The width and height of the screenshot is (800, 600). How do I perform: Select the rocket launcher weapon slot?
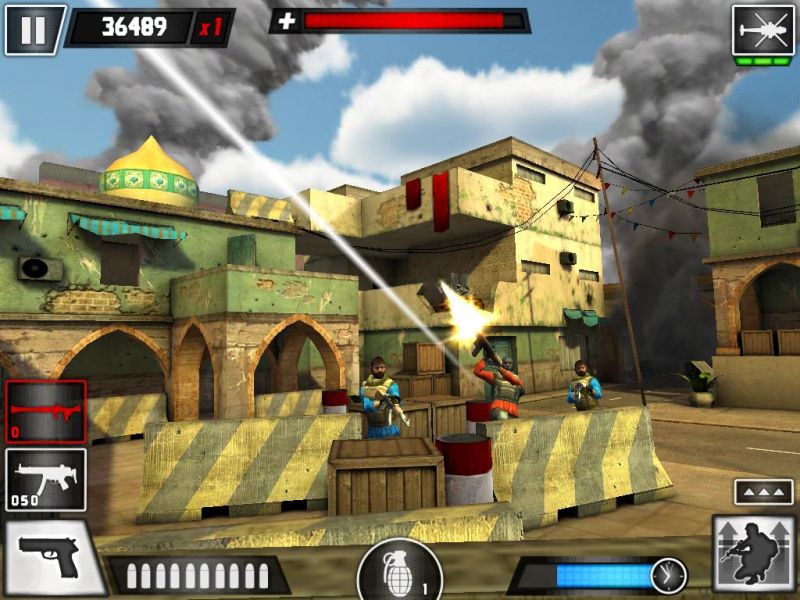pos(45,410)
